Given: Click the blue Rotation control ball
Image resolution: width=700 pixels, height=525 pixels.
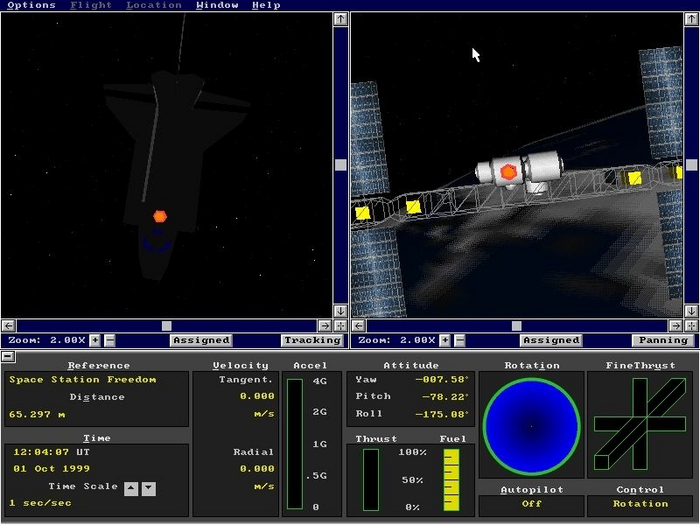Looking at the screenshot, I should click(531, 427).
